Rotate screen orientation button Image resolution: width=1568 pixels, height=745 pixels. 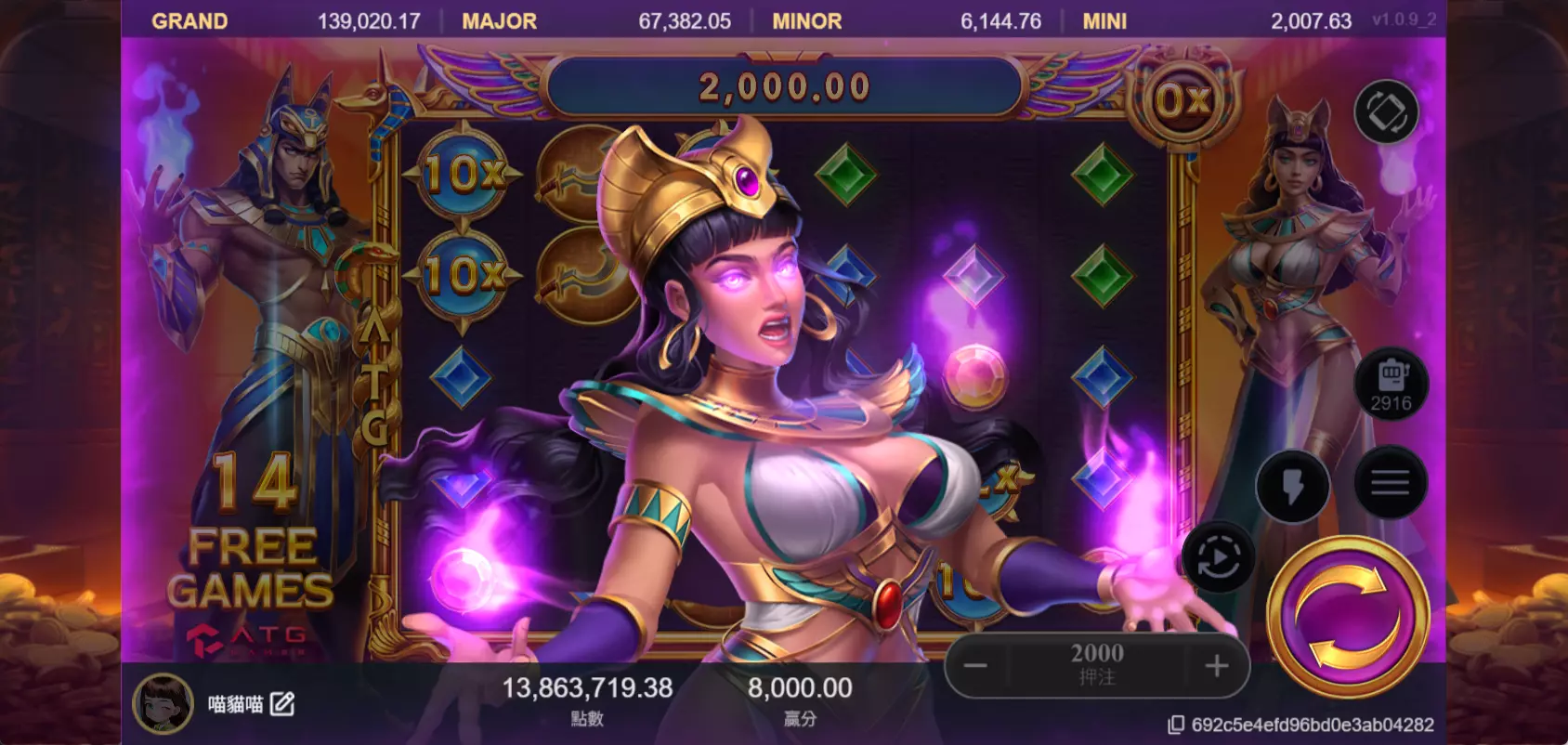point(1386,112)
